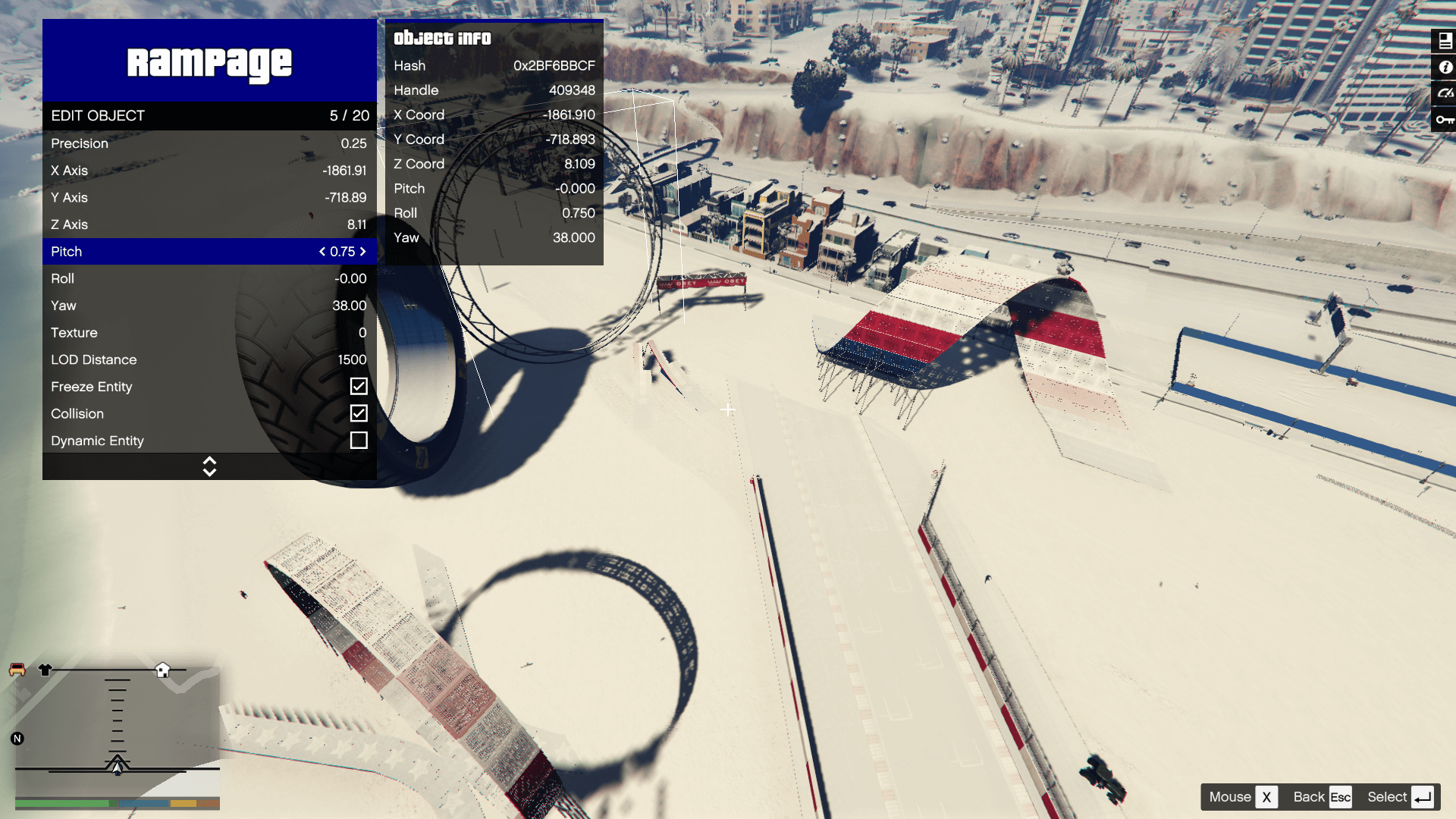Click the speedometer icon on the side panel
Image resolution: width=1456 pixels, height=819 pixels.
coord(1445,93)
